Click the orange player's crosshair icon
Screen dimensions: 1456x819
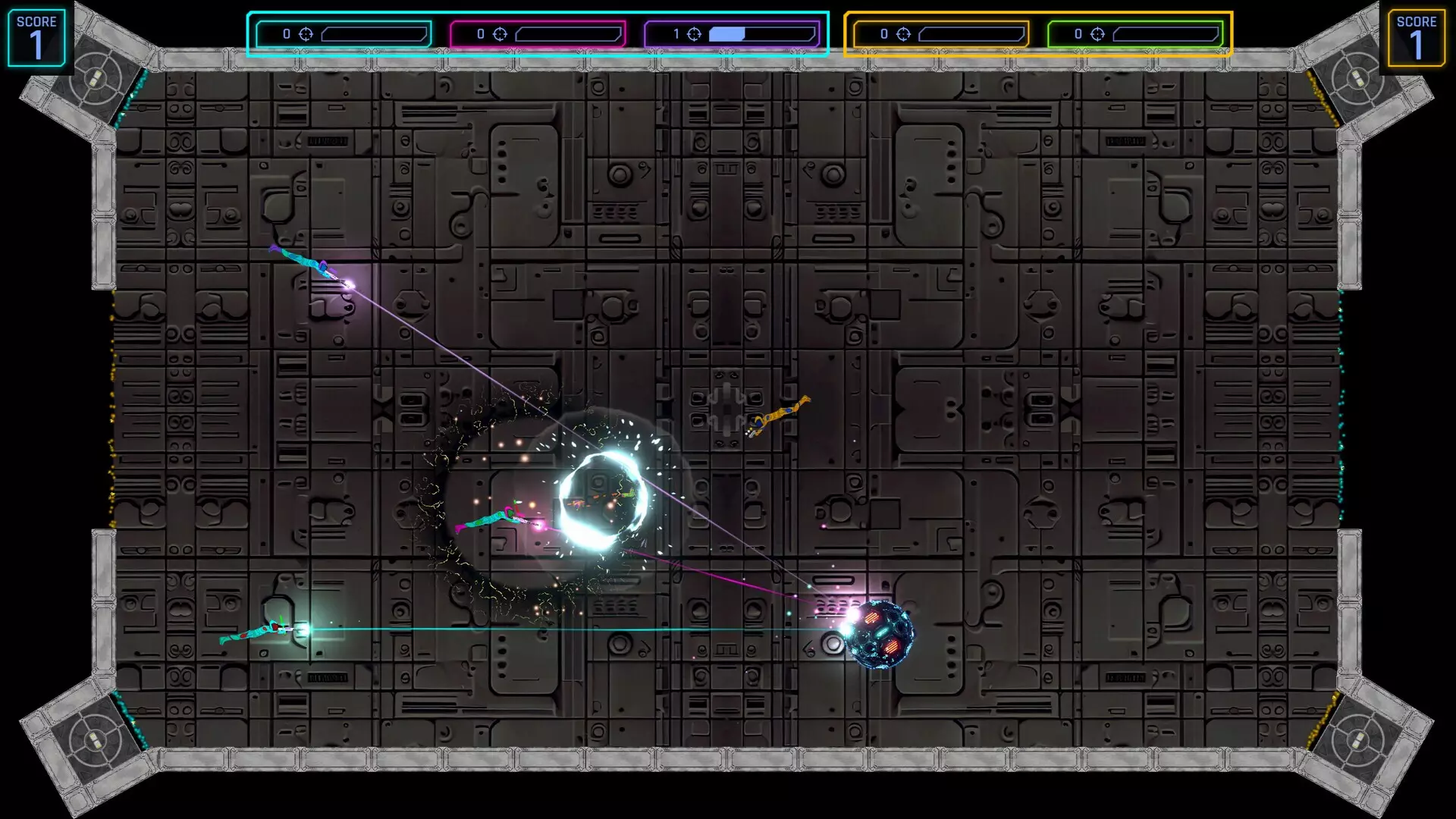click(x=902, y=33)
